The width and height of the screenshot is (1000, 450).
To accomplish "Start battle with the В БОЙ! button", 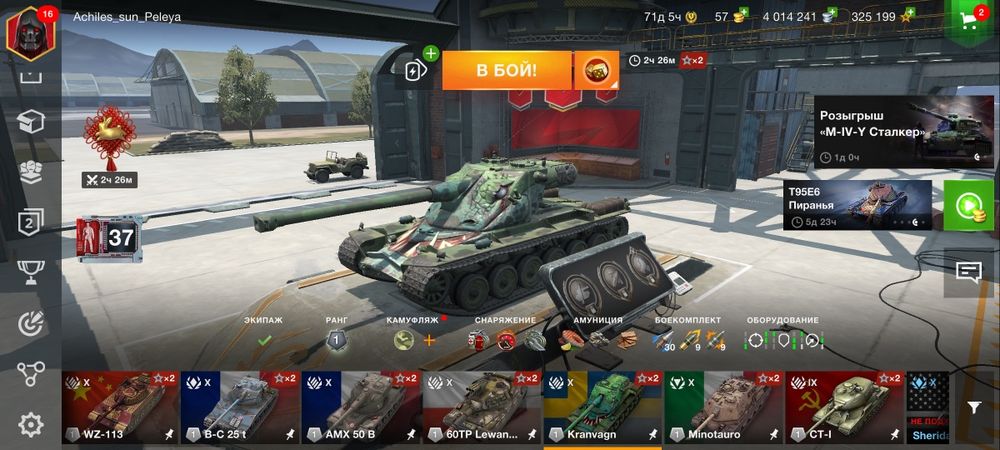I will click(x=506, y=70).
